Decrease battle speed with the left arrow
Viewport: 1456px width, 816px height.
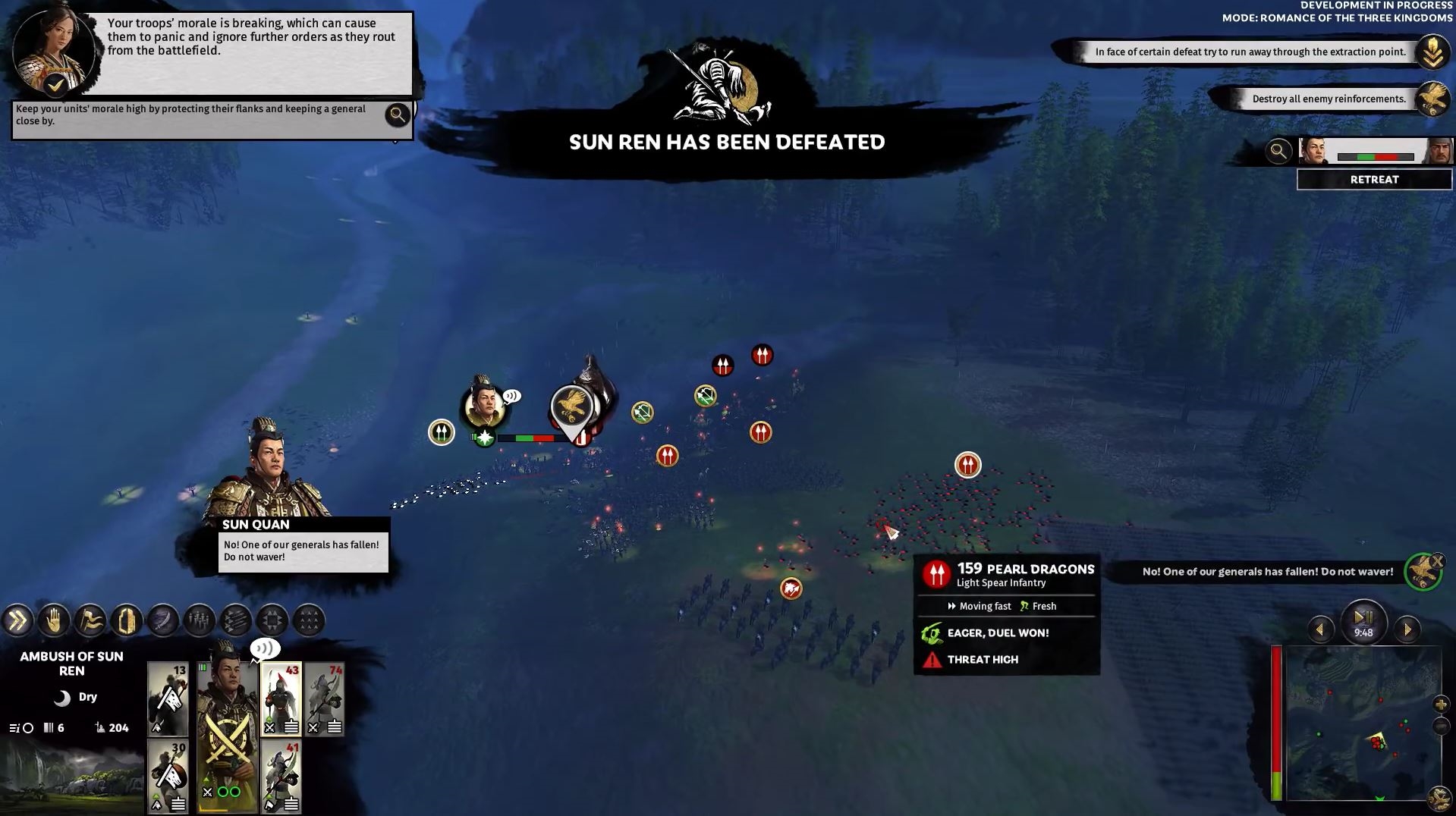coord(1320,629)
